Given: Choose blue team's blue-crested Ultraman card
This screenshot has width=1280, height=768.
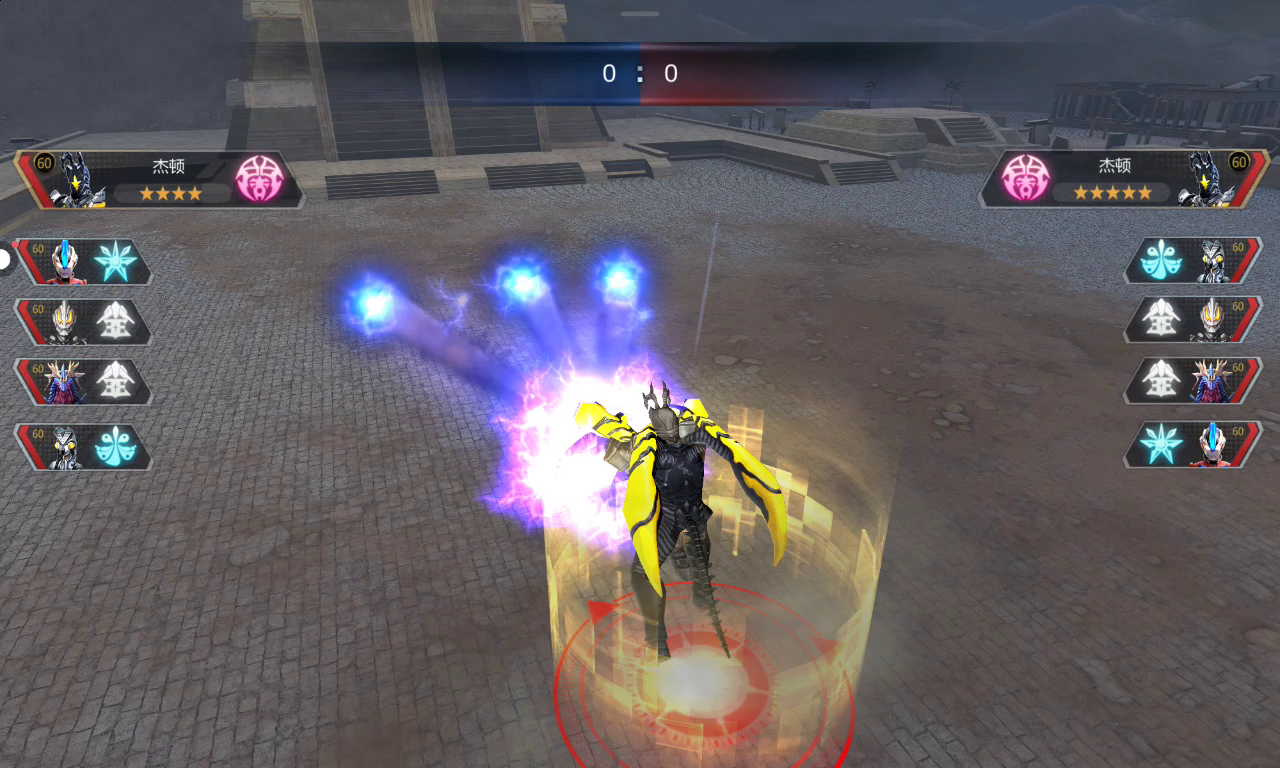Looking at the screenshot, I should tap(82, 262).
